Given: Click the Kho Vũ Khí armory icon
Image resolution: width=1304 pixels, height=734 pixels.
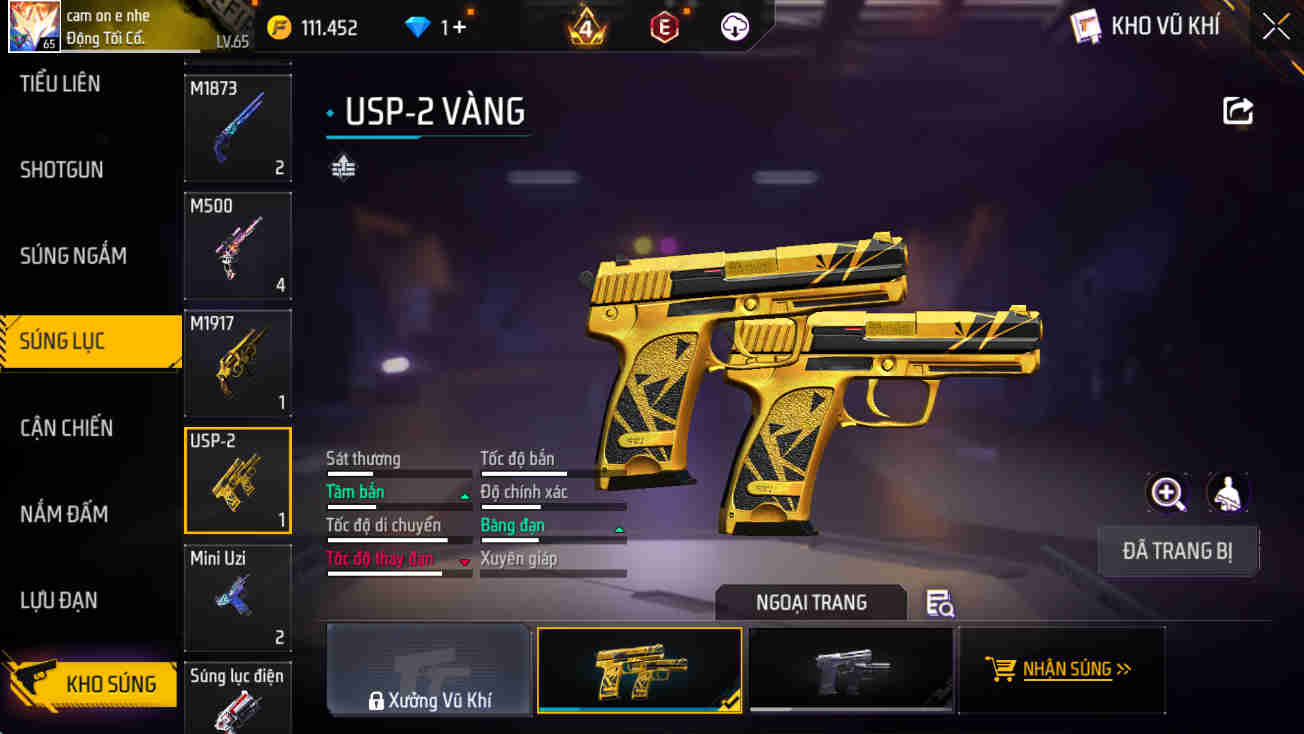Looking at the screenshot, I should click(x=1087, y=26).
